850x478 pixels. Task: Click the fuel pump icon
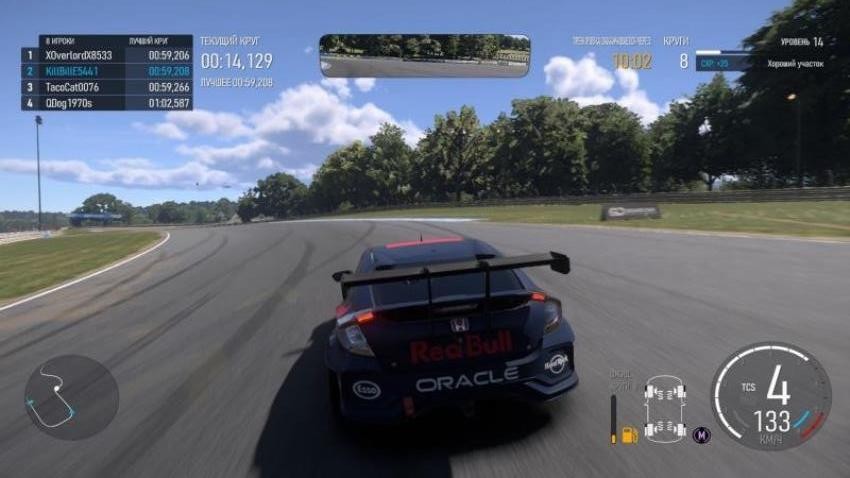pos(629,434)
